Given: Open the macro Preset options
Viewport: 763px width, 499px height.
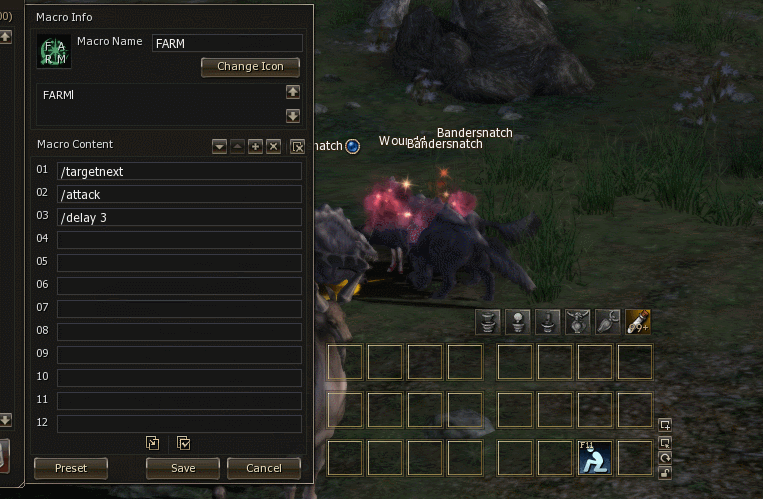Looking at the screenshot, I should tap(71, 468).
